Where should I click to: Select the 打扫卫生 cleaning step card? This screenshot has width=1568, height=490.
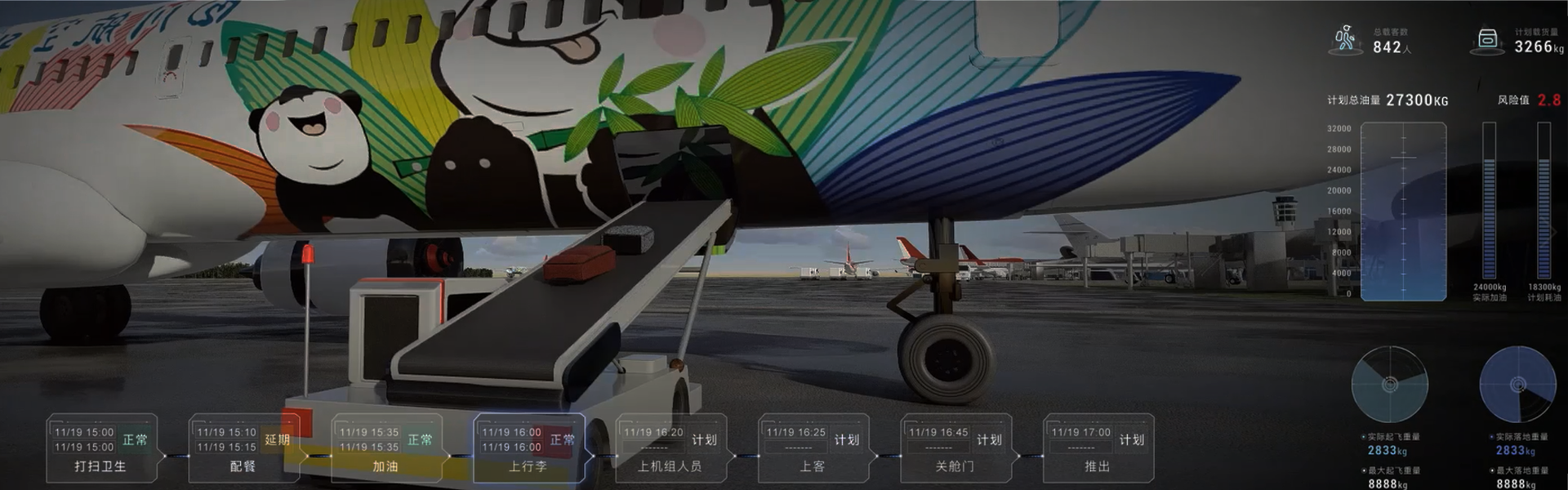tap(101, 448)
